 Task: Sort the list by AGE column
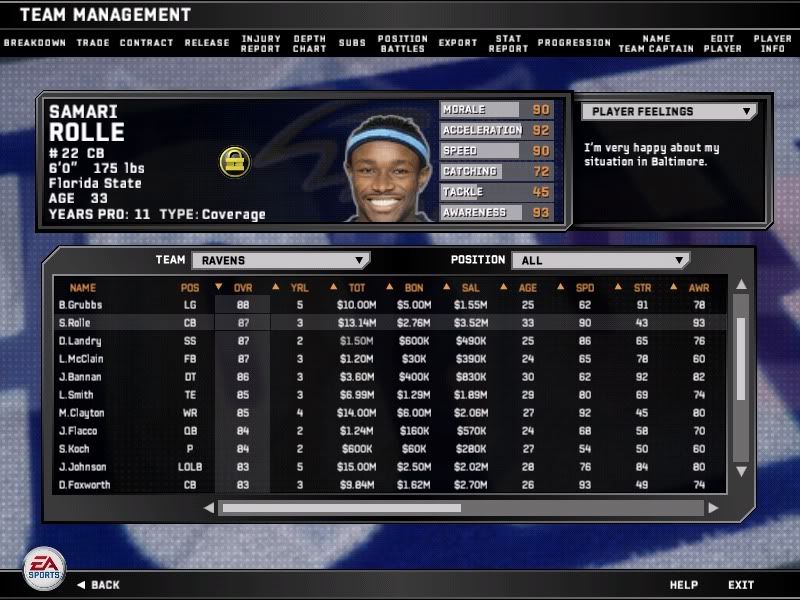pos(527,288)
